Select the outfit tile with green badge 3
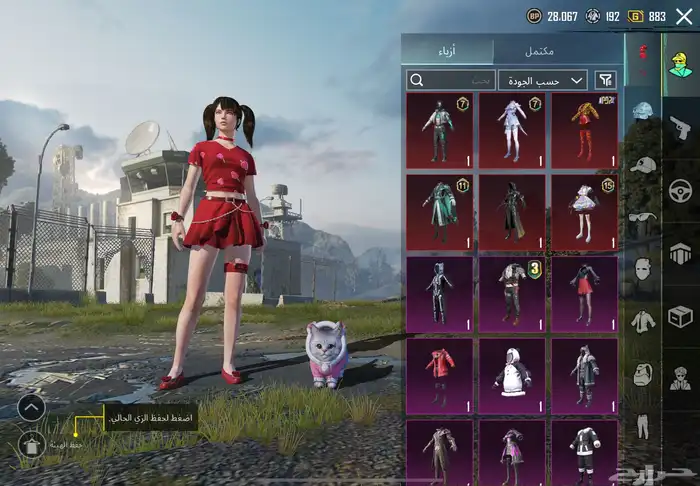700x486 pixels. [x=512, y=294]
